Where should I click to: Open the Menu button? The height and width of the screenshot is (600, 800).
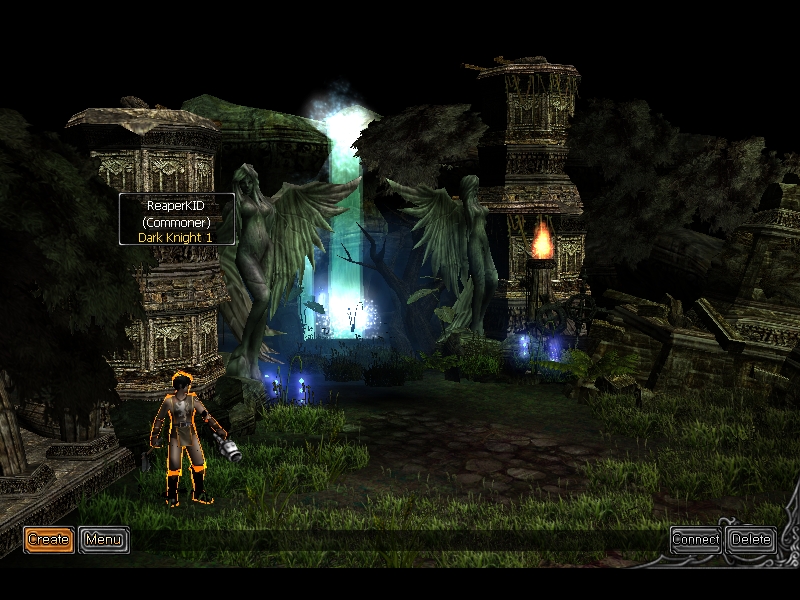(x=104, y=540)
